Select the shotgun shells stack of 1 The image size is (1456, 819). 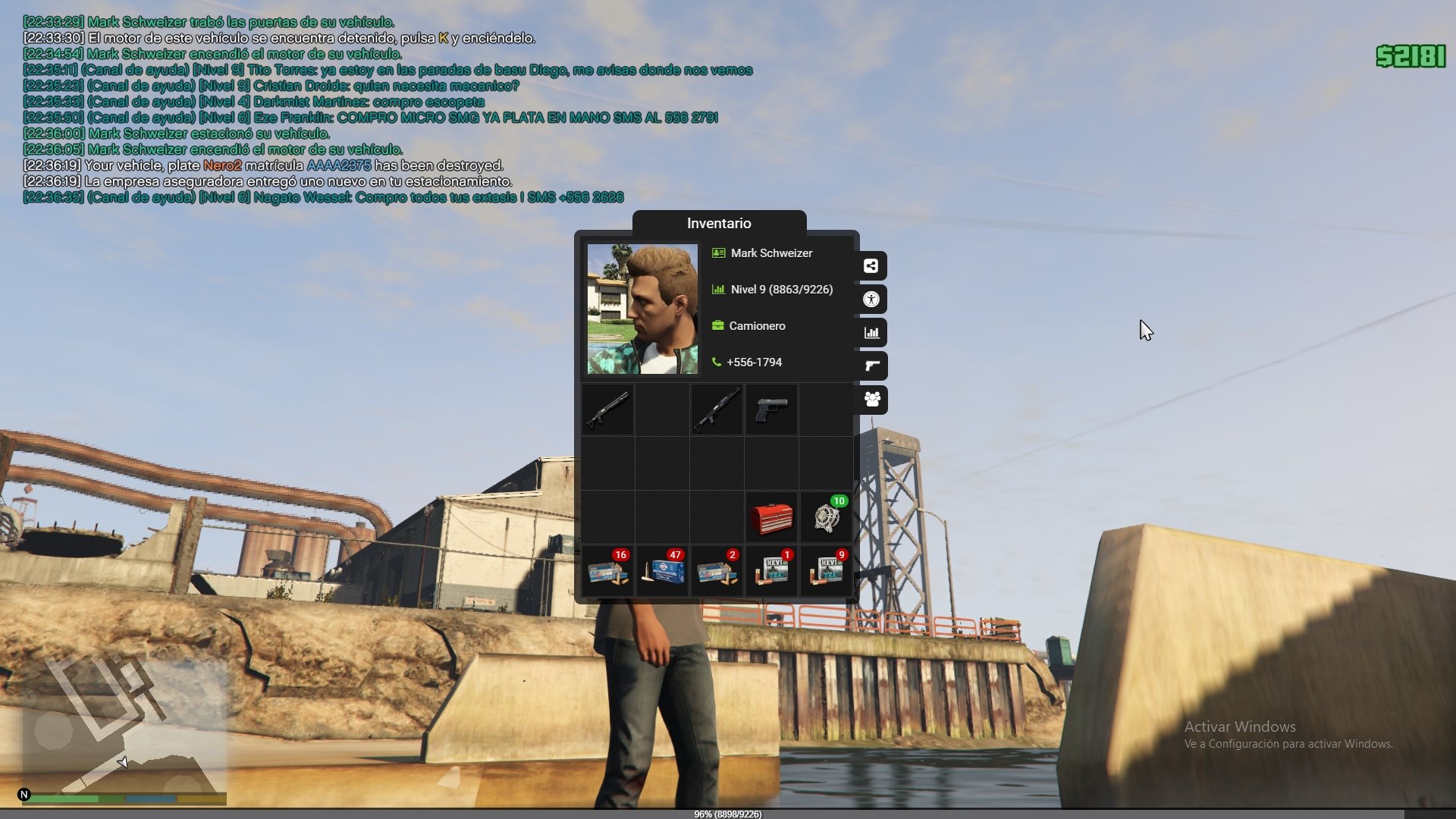point(771,572)
